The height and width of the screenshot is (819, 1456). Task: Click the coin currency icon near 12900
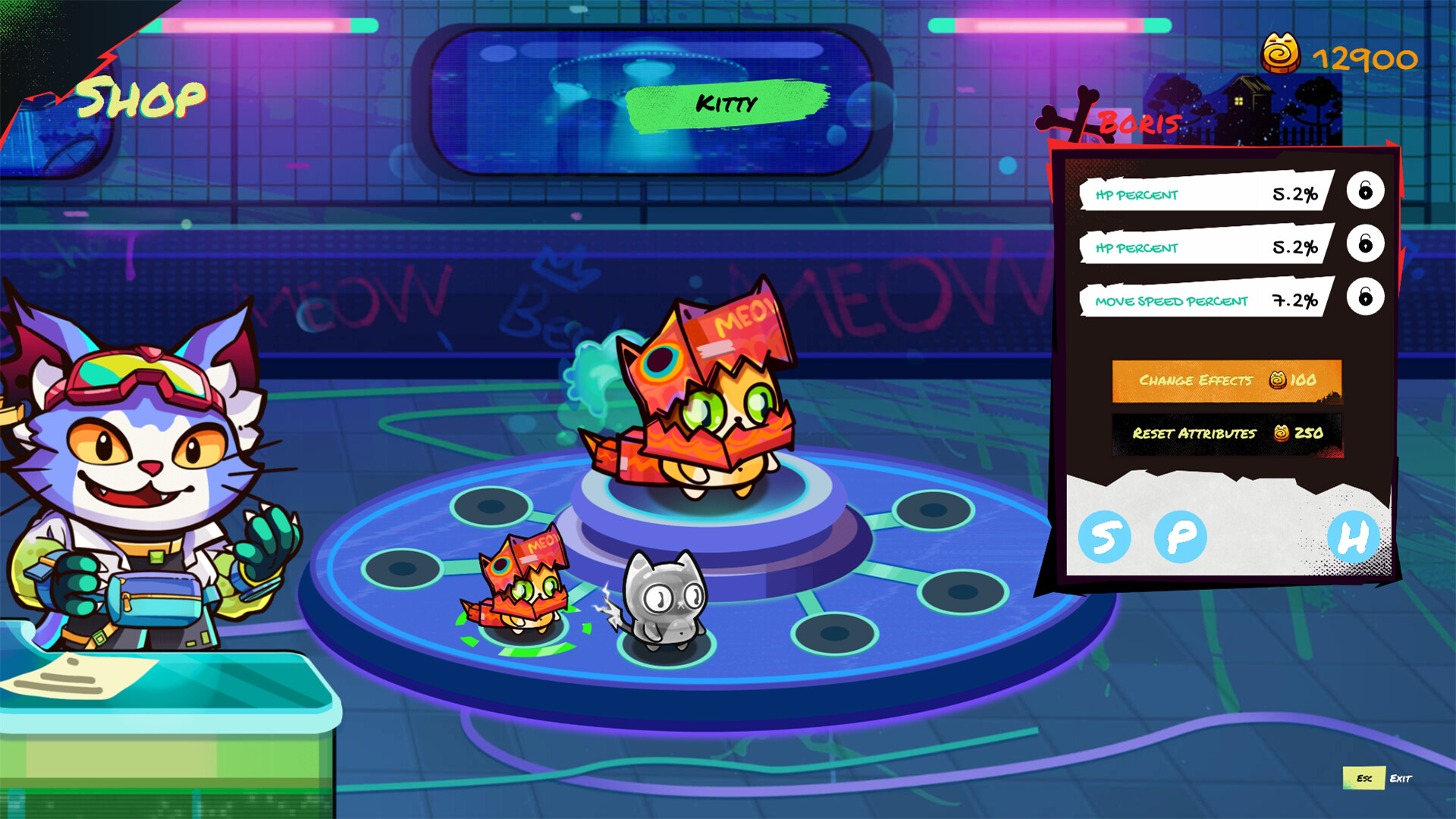point(1280,55)
